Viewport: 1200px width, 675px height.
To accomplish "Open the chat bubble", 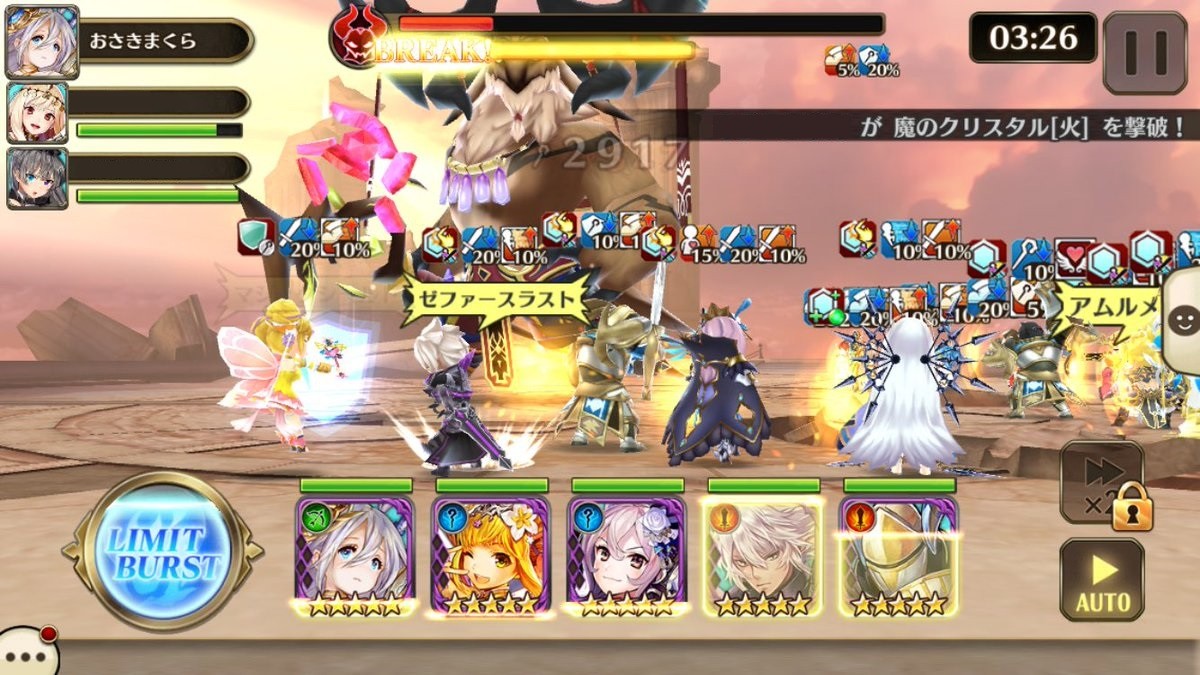I will coord(27,652).
